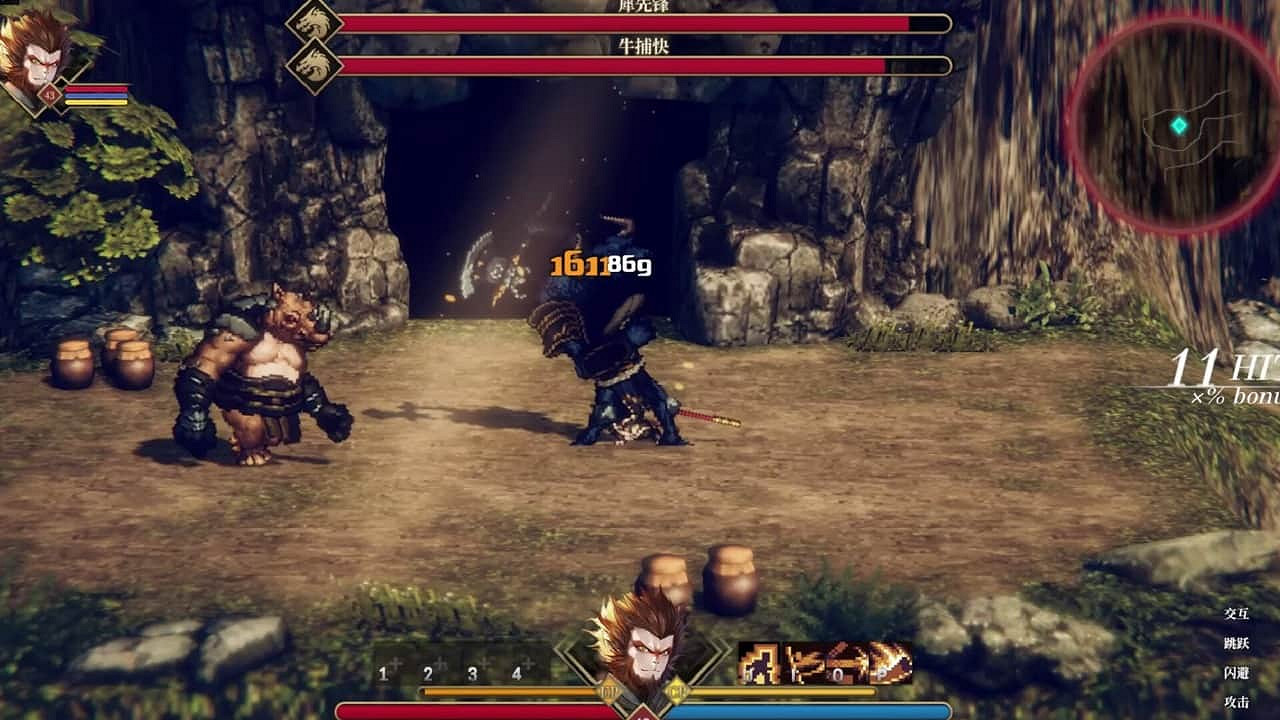Click the cyan diamond marker on the minimap
The width and height of the screenshot is (1280, 720).
[1181, 125]
